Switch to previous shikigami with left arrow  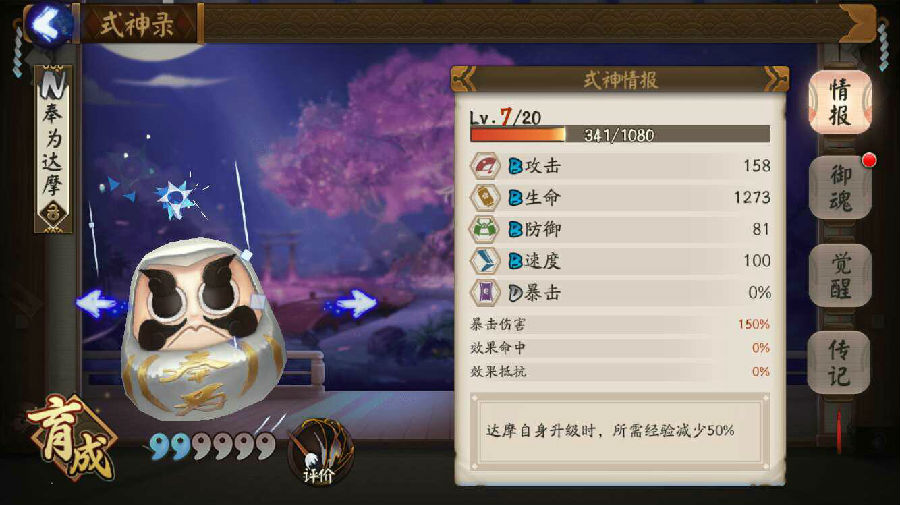pyautogui.click(x=99, y=303)
